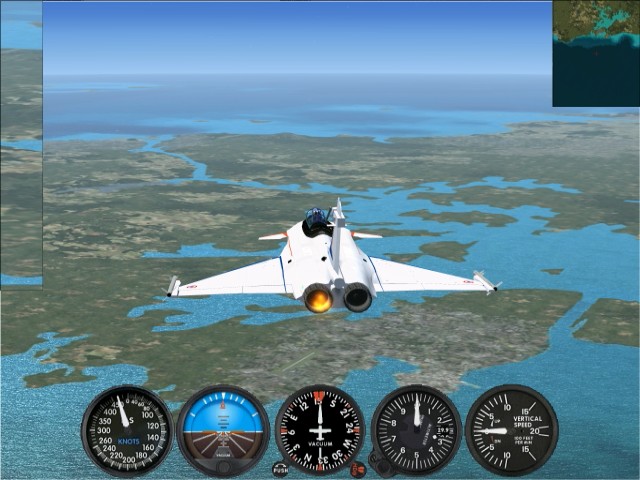Adjust the altimeter pressure setting knob
Viewport: 640px width, 480px height.
tap(379, 463)
